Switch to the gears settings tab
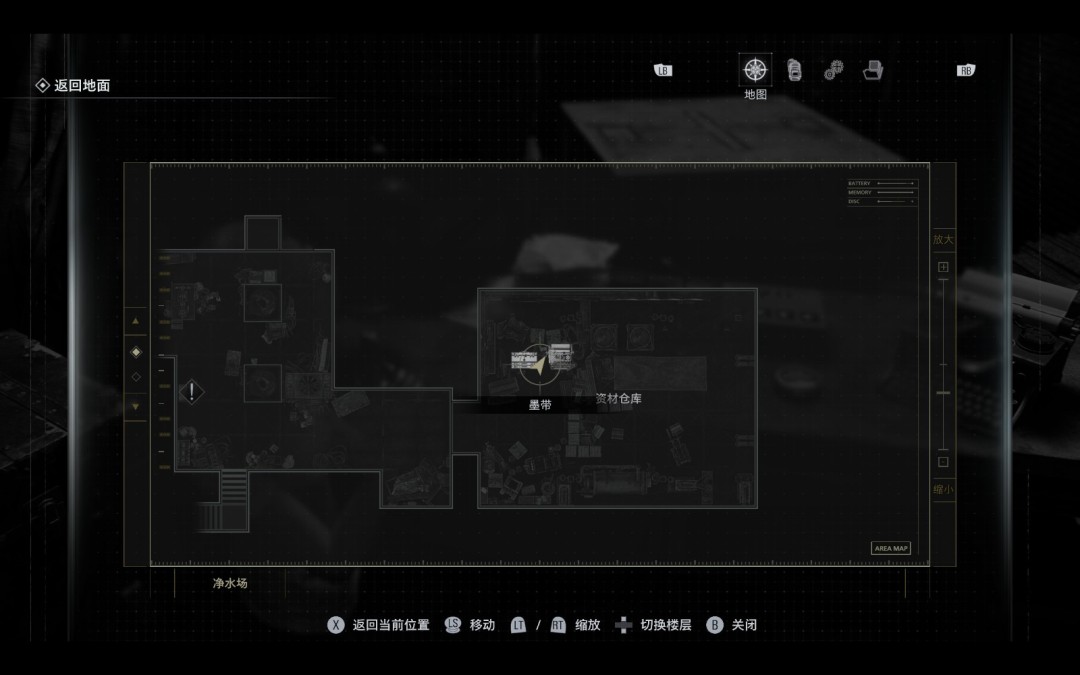The width and height of the screenshot is (1080, 675). pos(833,70)
